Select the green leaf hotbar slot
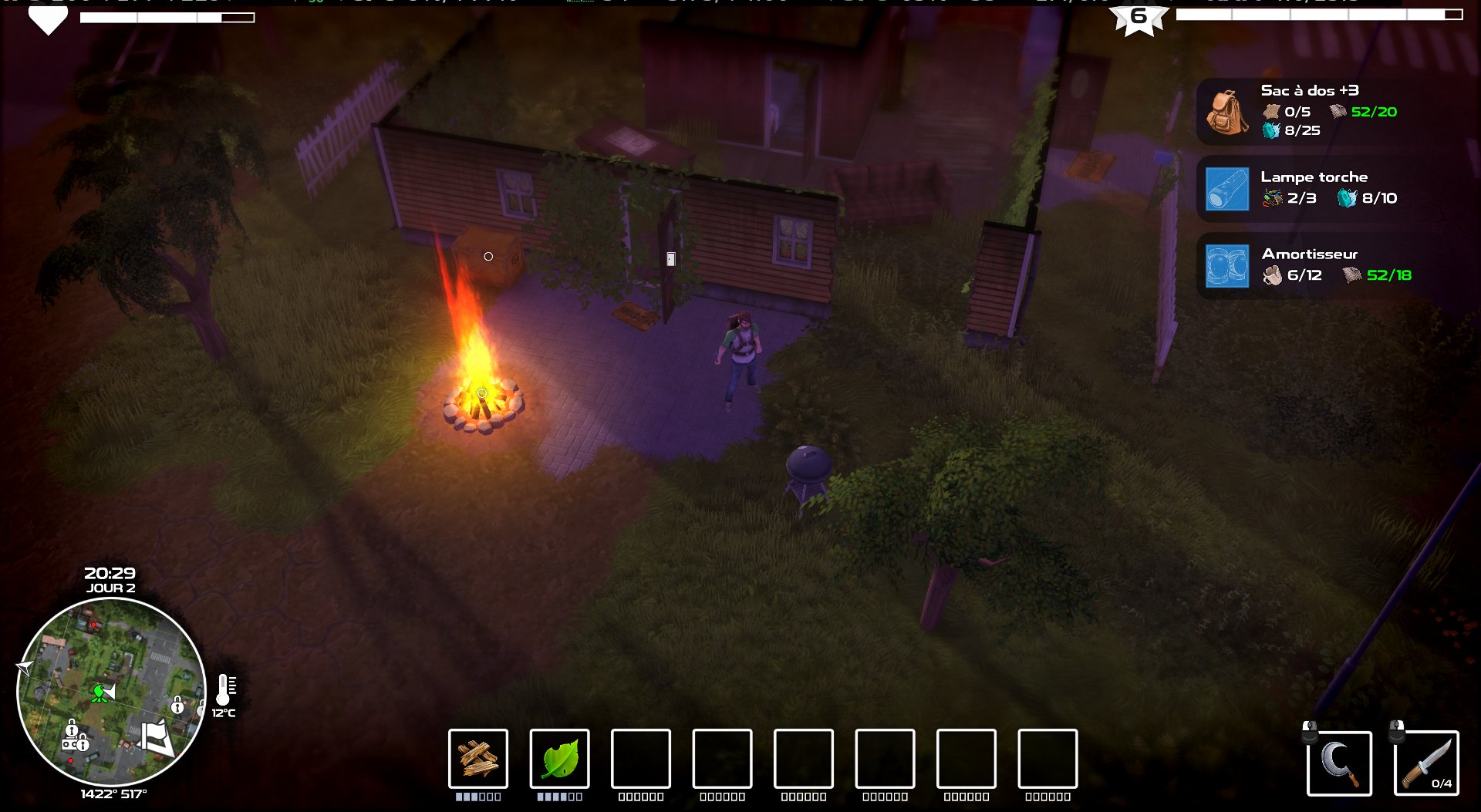 pos(560,759)
